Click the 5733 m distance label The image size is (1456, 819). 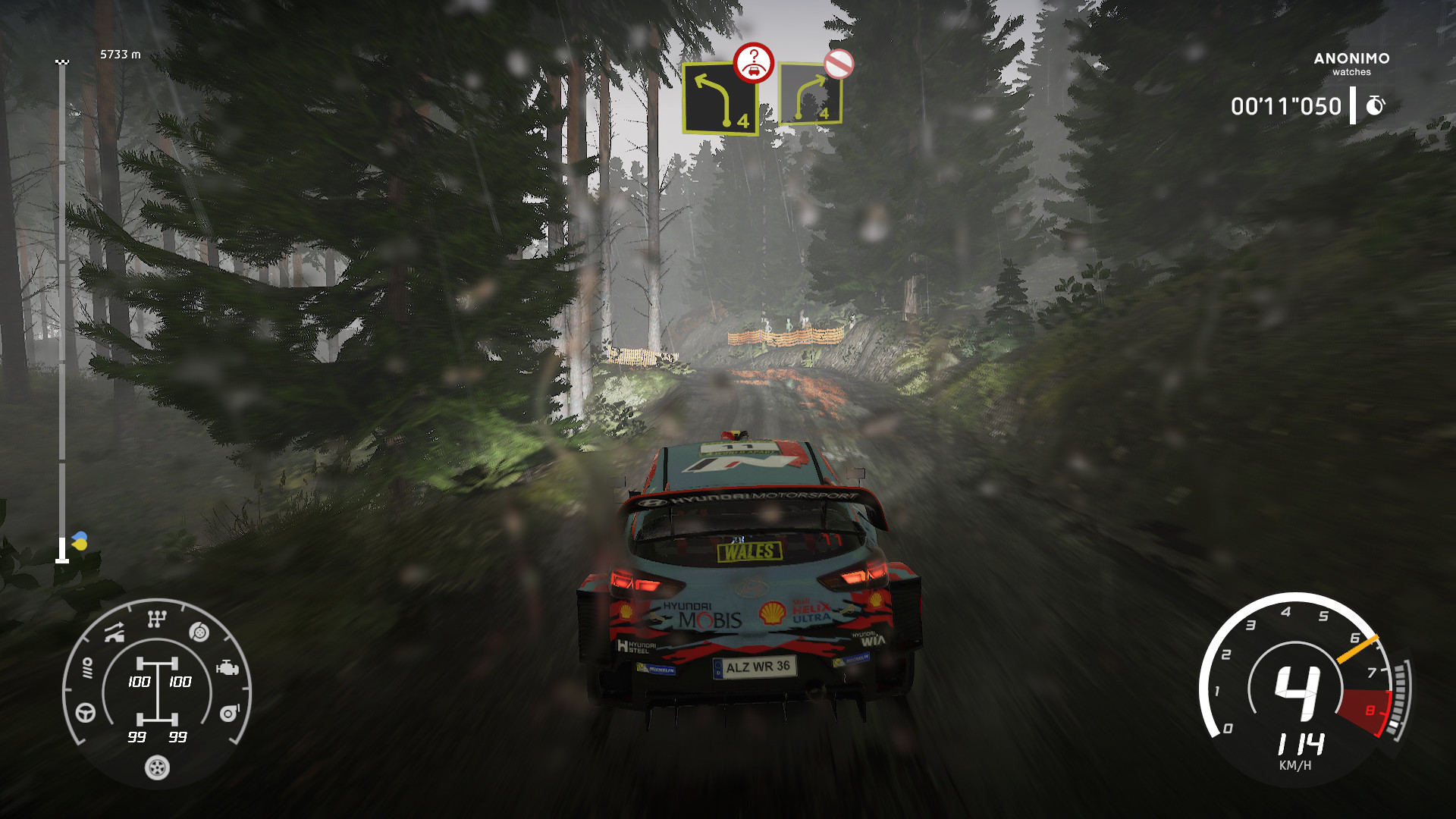pyautogui.click(x=118, y=55)
